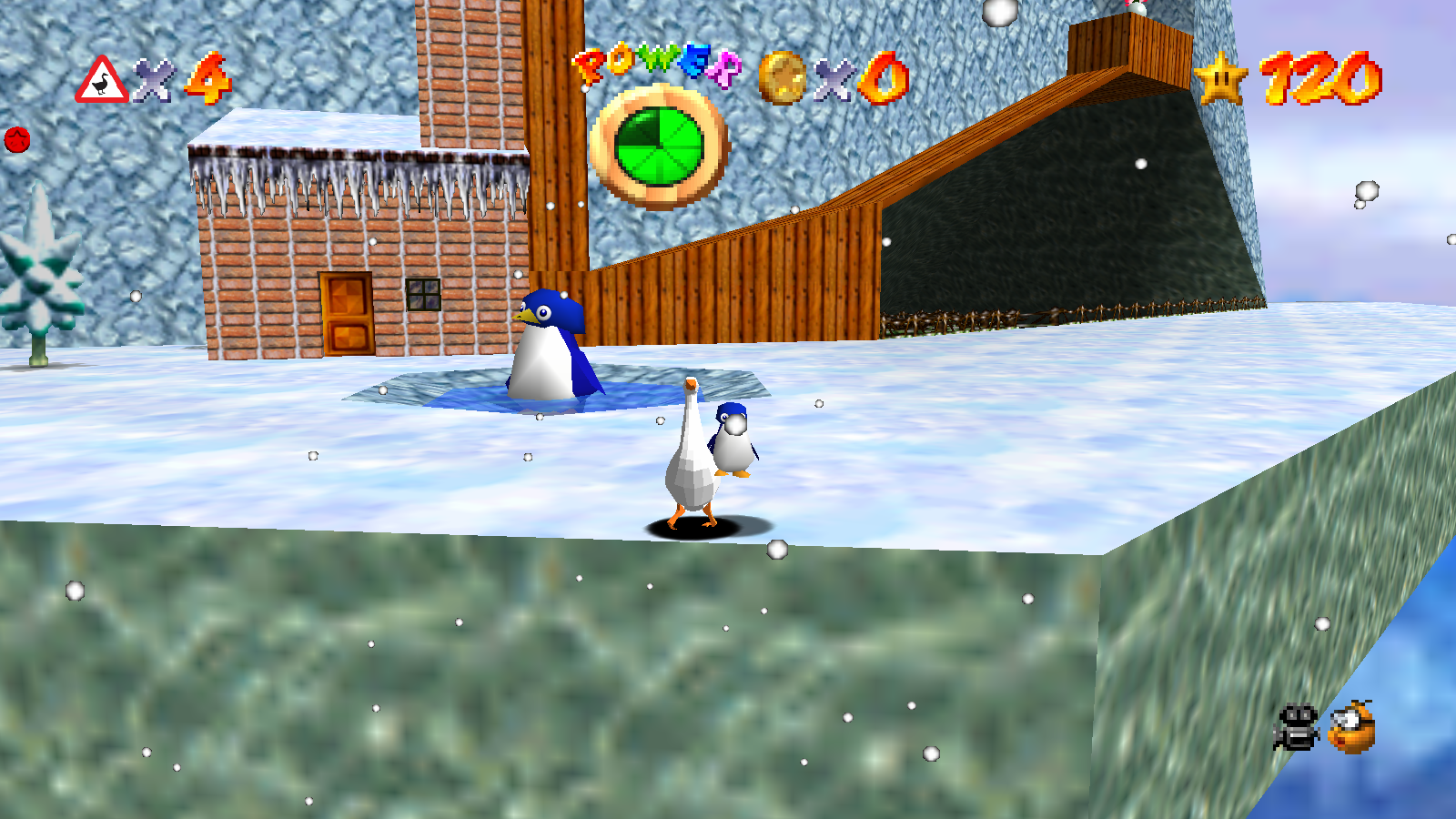Select the movie camera icon
1456x819 pixels.
1295,725
